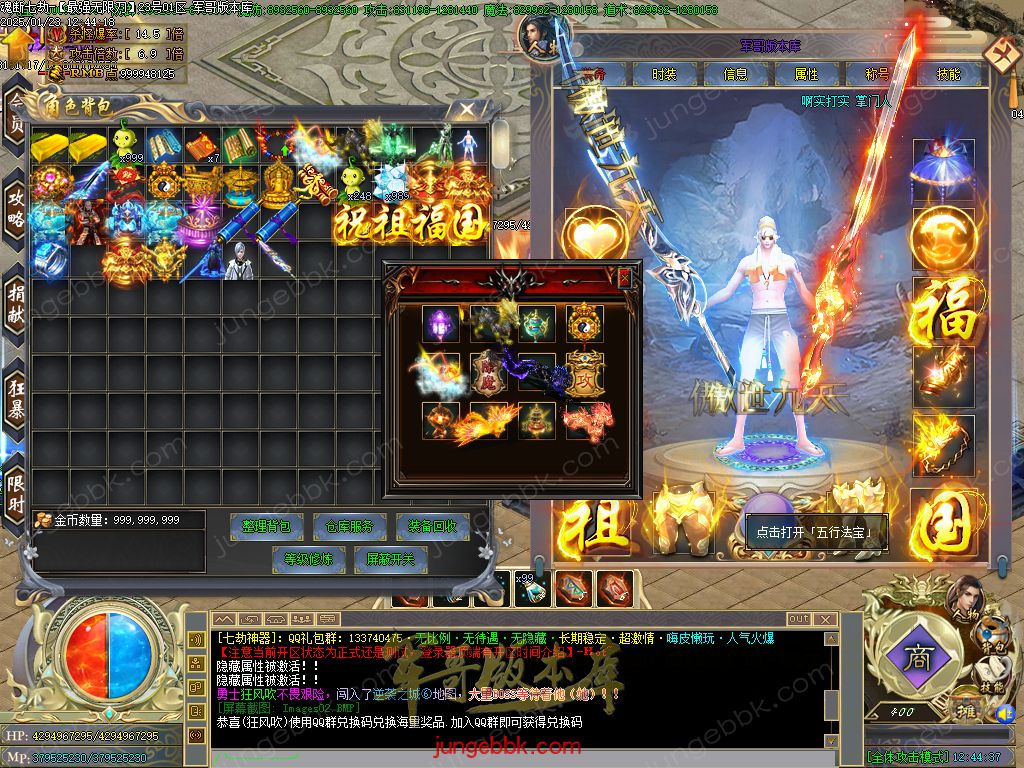Select the gold bar in the first bag slot
The image size is (1024, 768).
[49, 146]
